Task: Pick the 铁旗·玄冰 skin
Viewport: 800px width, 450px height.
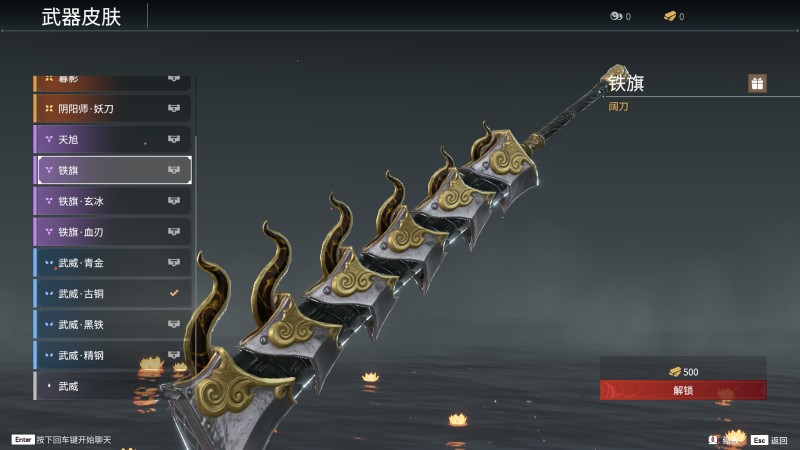Action: (x=112, y=201)
